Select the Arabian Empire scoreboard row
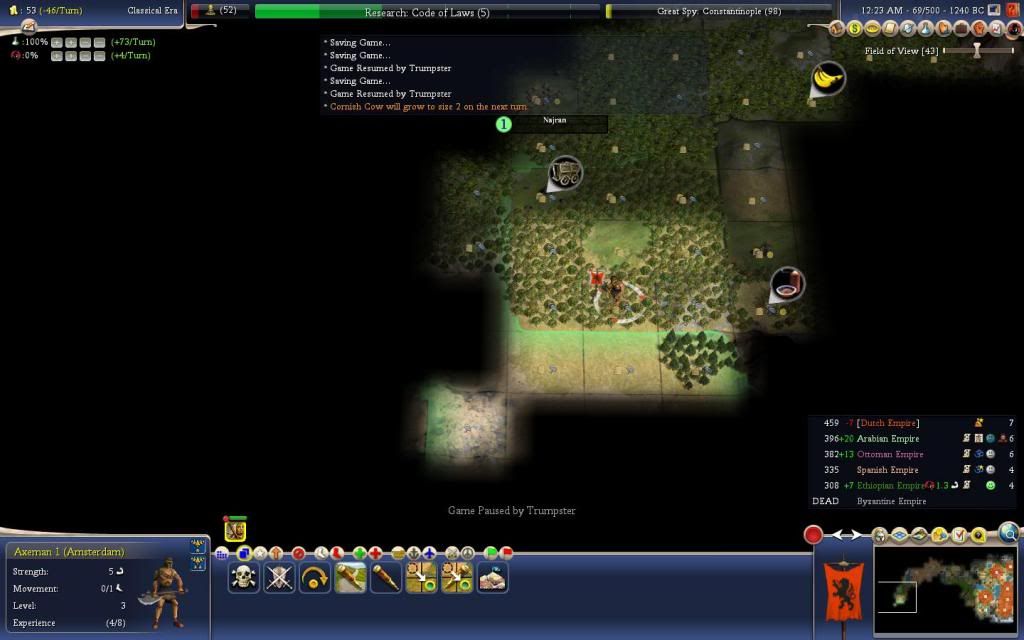The height and width of the screenshot is (640, 1024). tap(888, 438)
